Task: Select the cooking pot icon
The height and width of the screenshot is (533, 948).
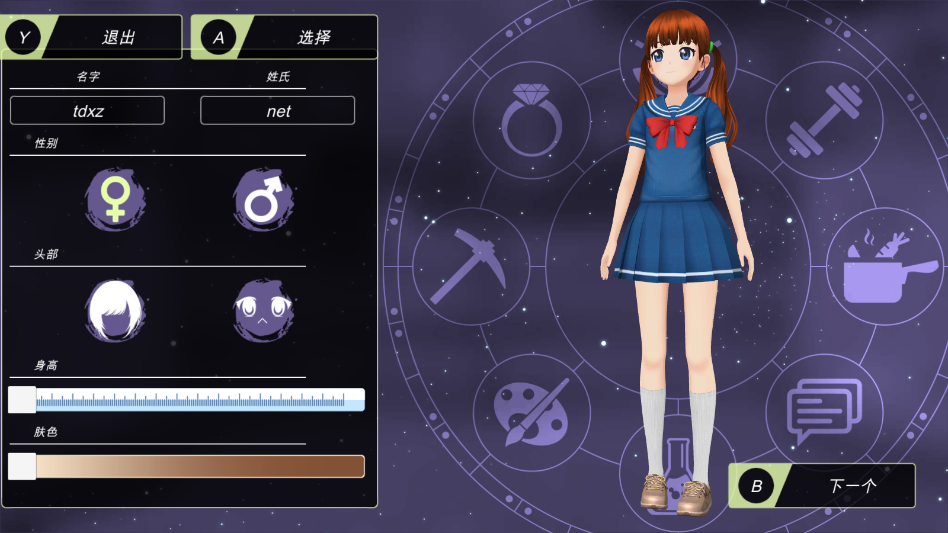Action: click(877, 268)
